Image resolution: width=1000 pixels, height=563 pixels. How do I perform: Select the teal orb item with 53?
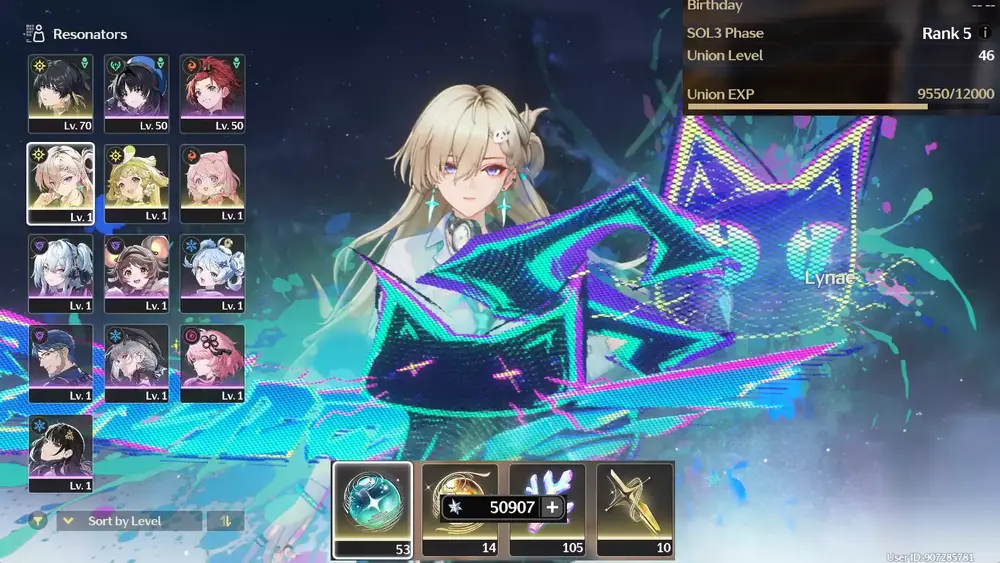[x=372, y=508]
